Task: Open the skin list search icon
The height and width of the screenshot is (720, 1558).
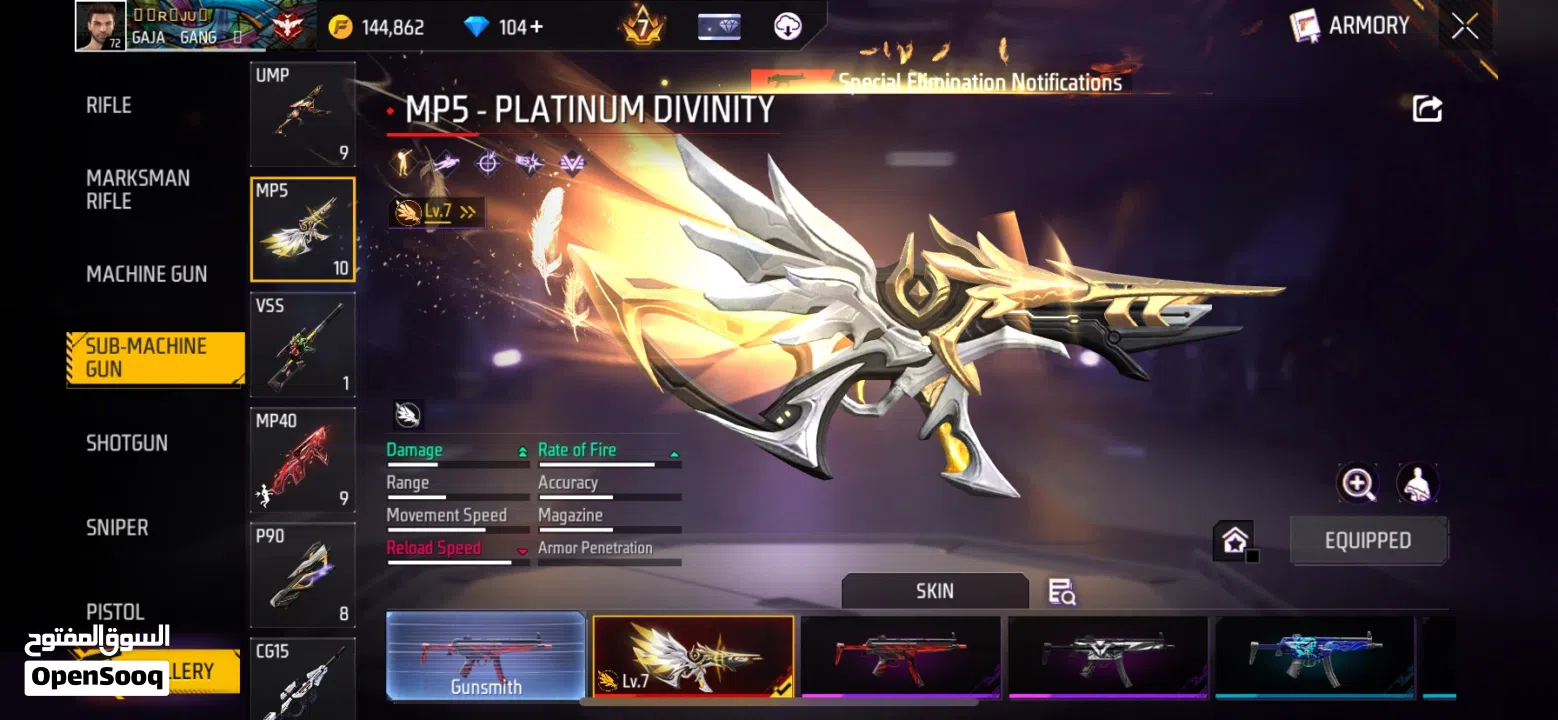Action: pos(1061,592)
